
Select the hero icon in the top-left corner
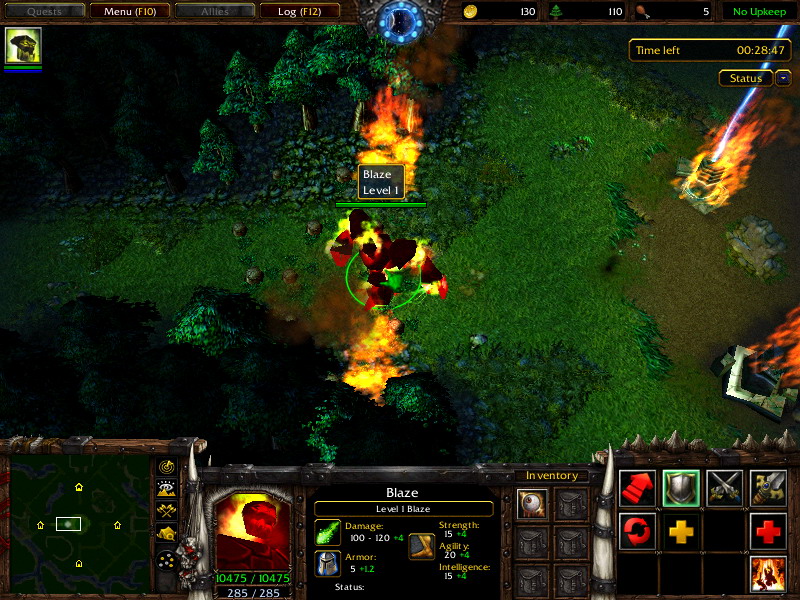pyautogui.click(x=23, y=46)
